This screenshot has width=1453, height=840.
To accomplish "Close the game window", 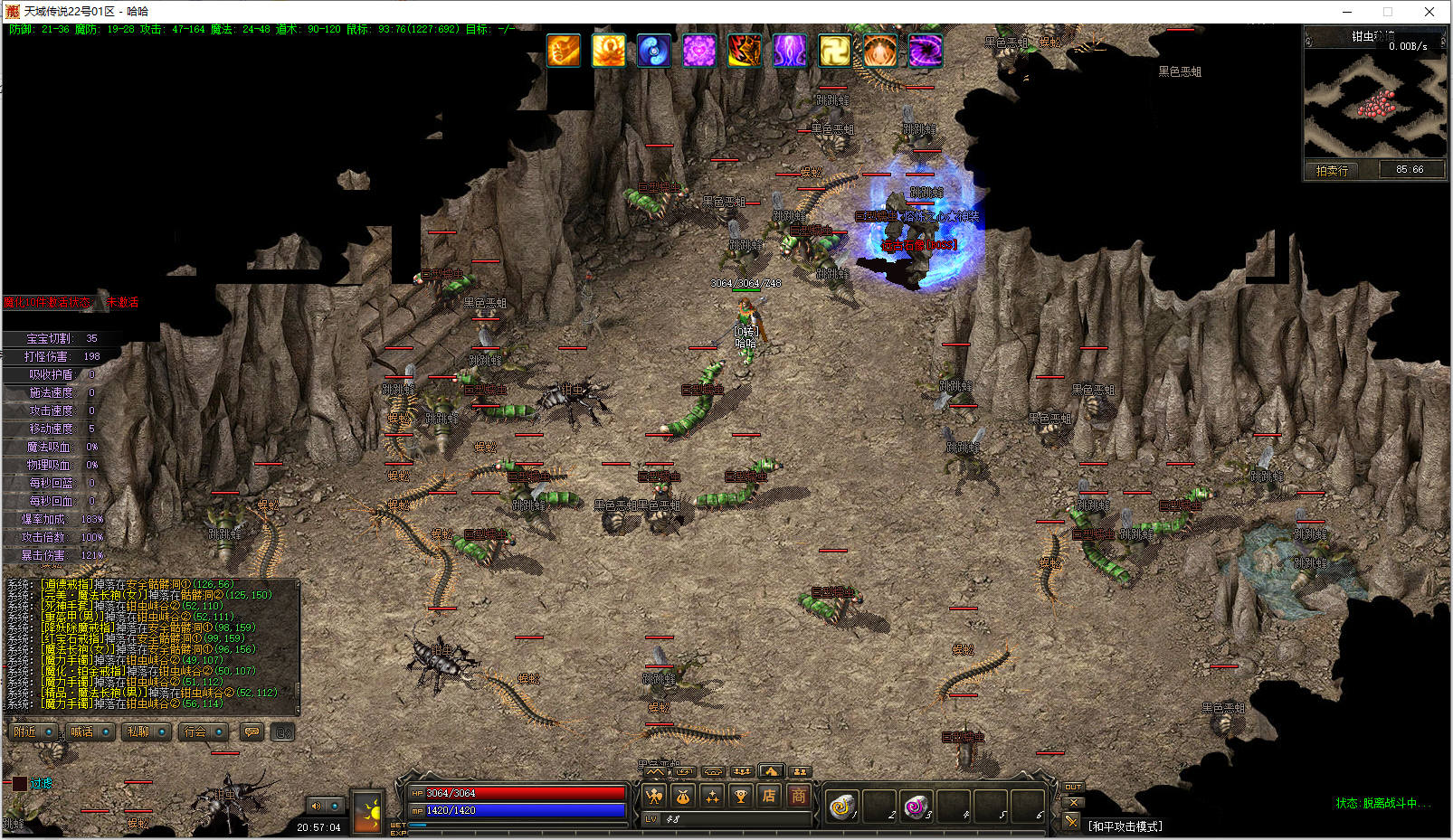I will pos(1429,12).
